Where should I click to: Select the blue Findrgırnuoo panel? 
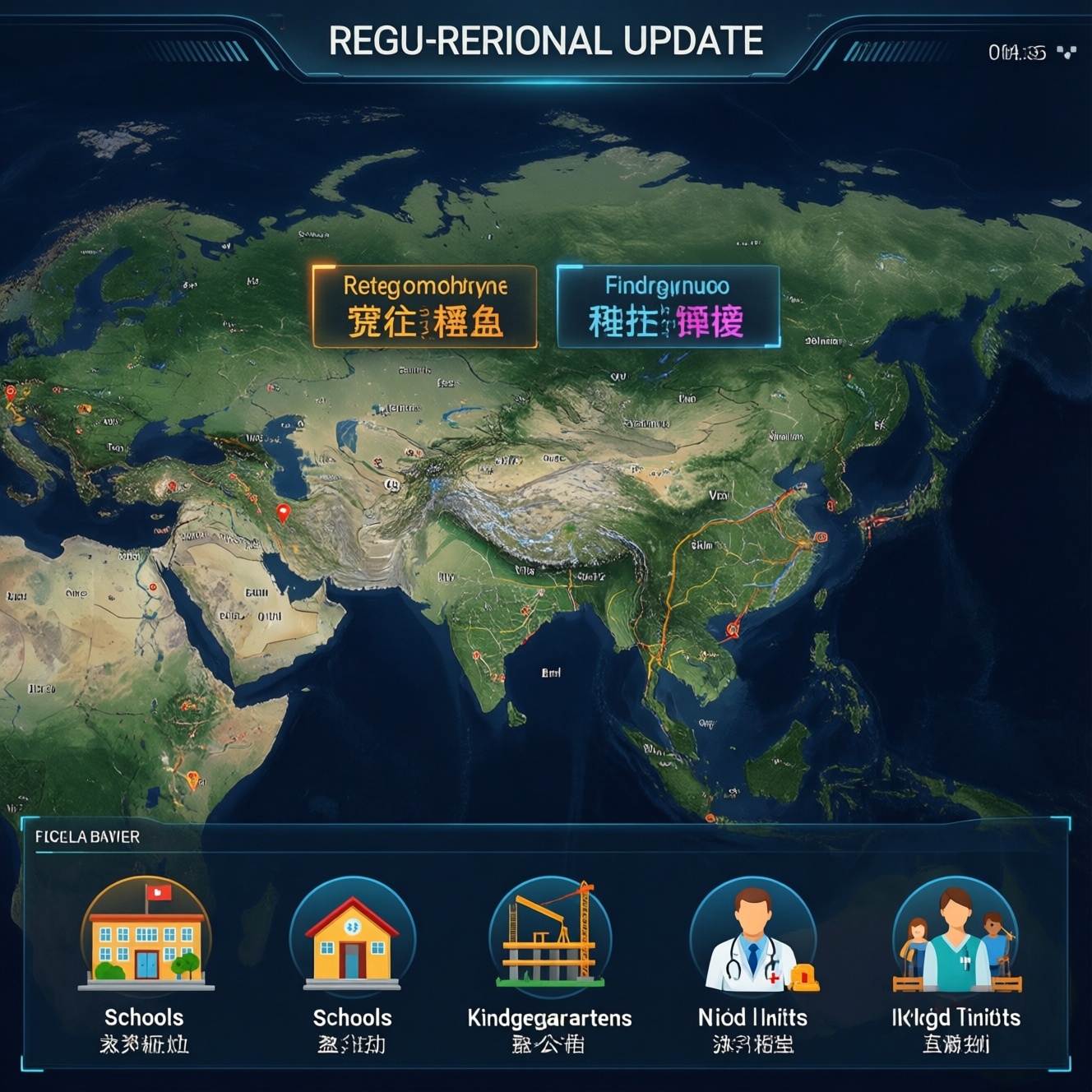pos(668,306)
